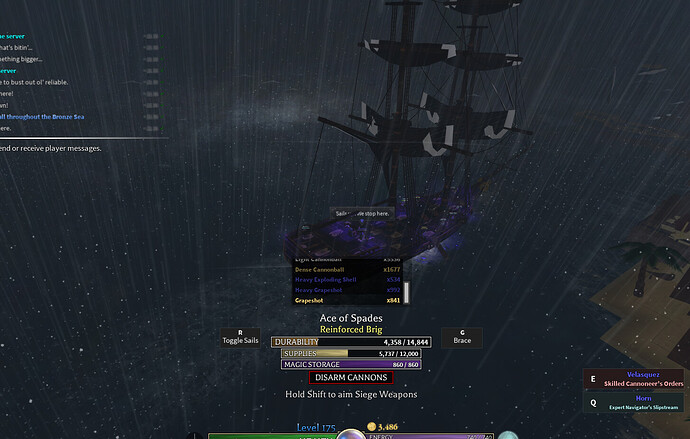Activate the Brace command
This screenshot has width=690, height=439.
(x=462, y=337)
